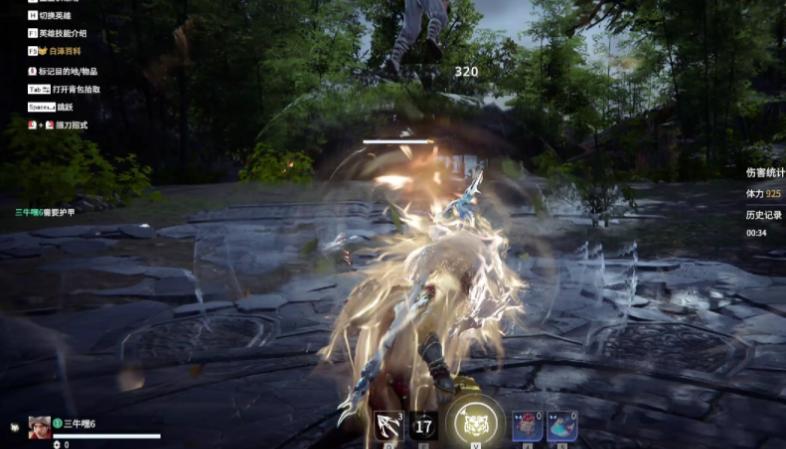
Task: Activate the tiger ultimate ability
Action: click(475, 423)
